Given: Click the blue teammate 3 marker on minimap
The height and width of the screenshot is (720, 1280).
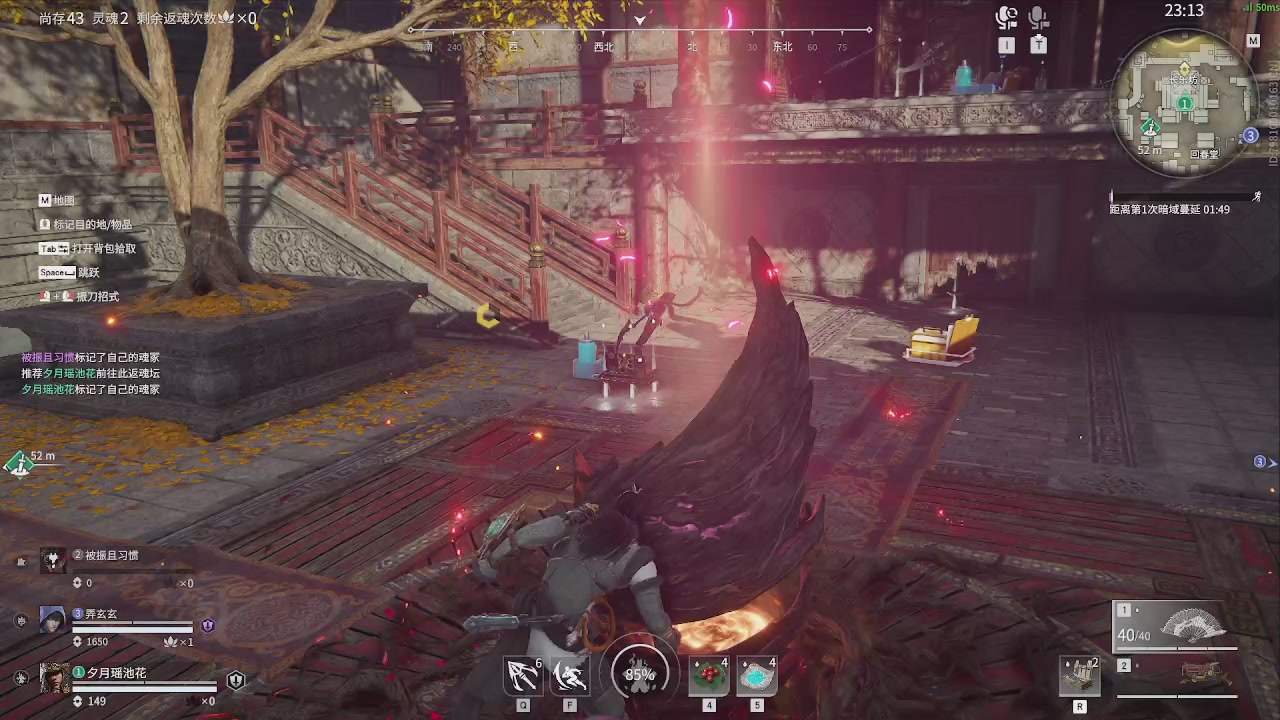Looking at the screenshot, I should pos(1250,136).
